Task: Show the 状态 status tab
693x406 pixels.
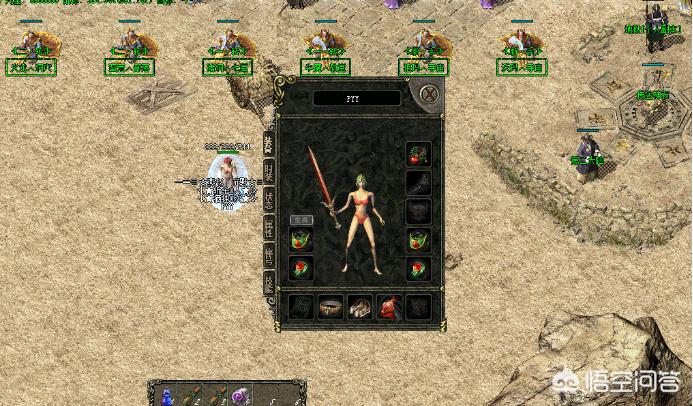Action: click(x=268, y=199)
